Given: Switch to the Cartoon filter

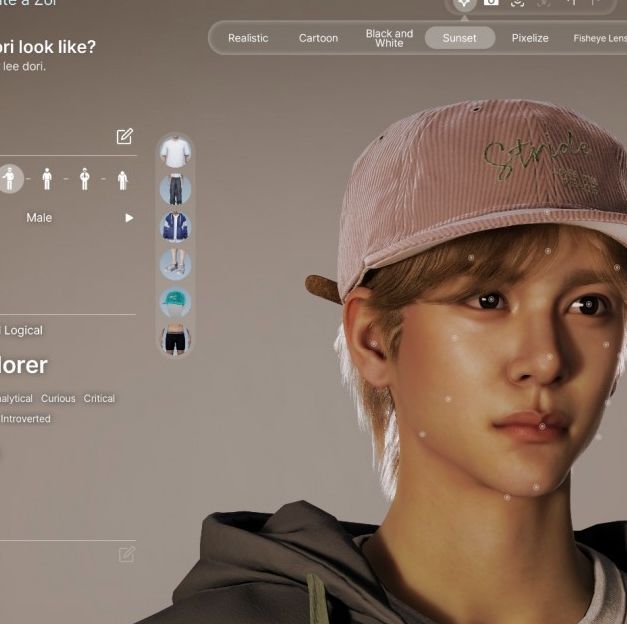Looking at the screenshot, I should (x=318, y=38).
